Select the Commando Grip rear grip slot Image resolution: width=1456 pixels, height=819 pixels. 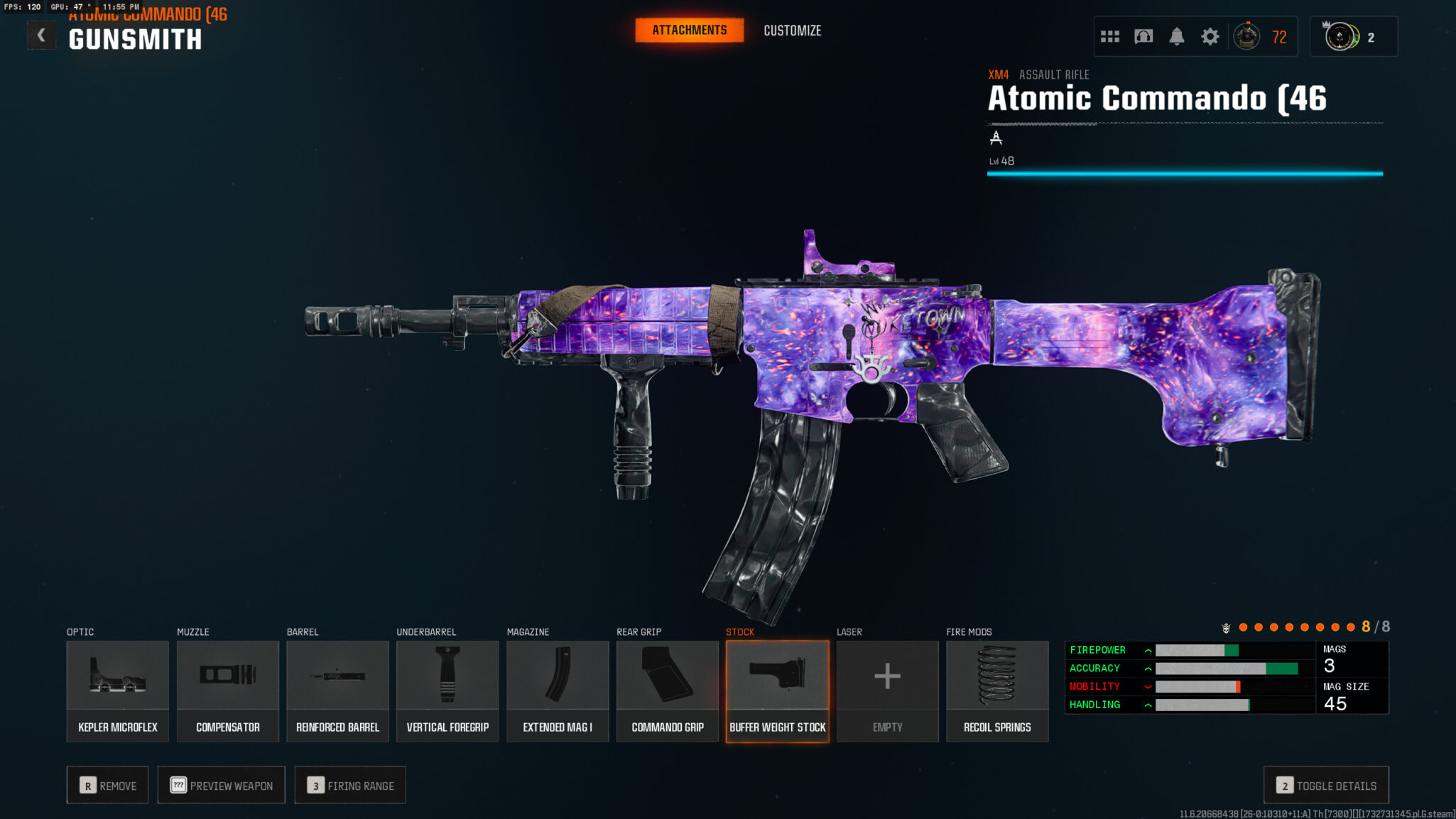(x=668, y=691)
